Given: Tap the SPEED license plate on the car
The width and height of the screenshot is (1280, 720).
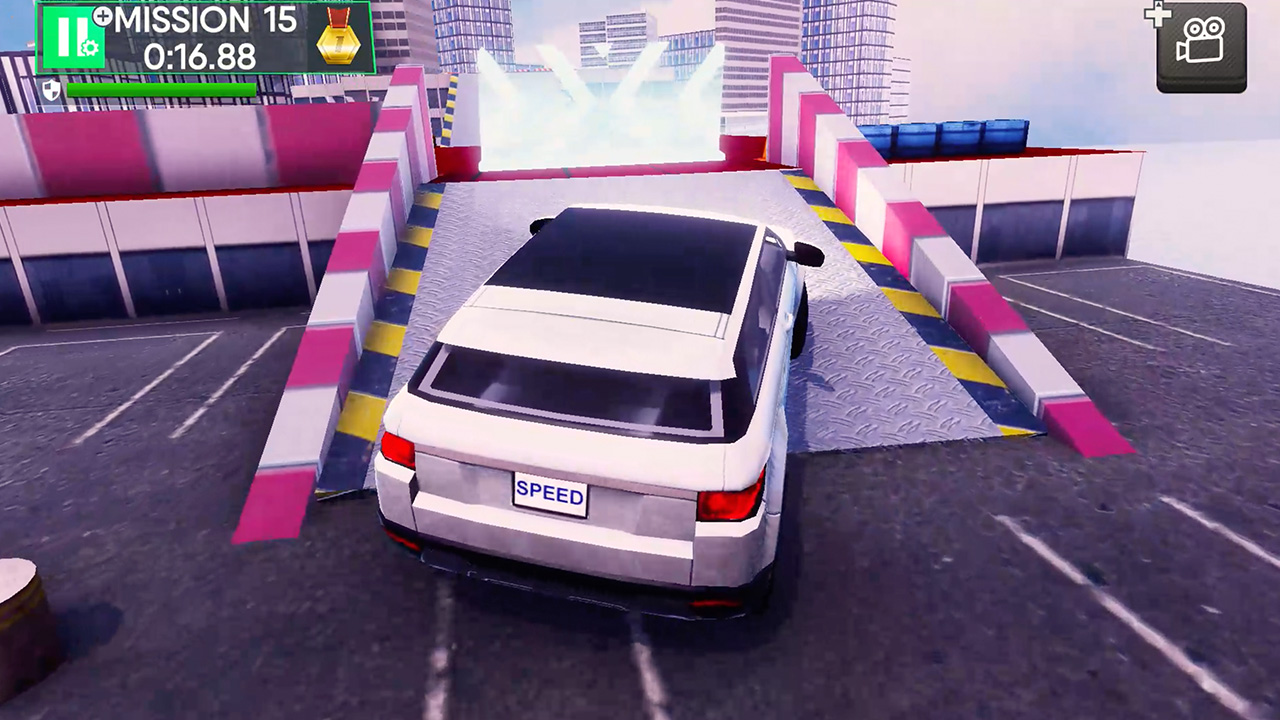Looking at the screenshot, I should pyautogui.click(x=548, y=491).
